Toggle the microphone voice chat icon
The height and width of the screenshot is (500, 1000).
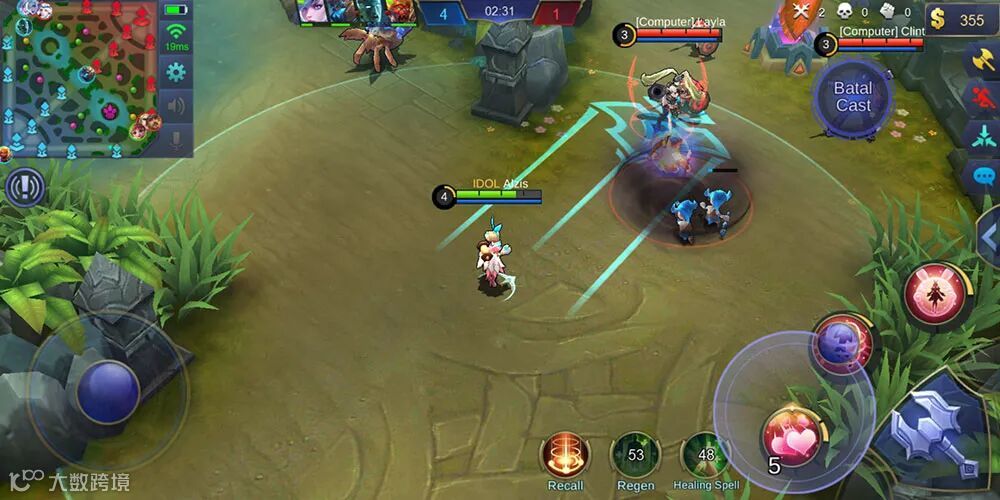tap(177, 139)
